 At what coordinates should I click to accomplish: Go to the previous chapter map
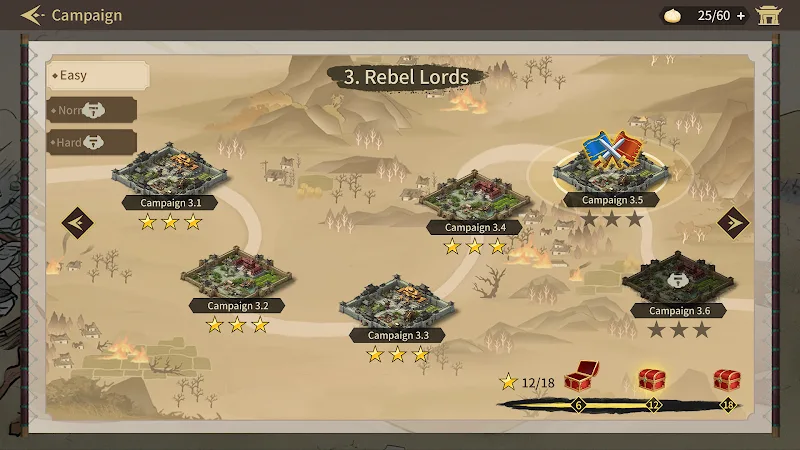coord(77,222)
